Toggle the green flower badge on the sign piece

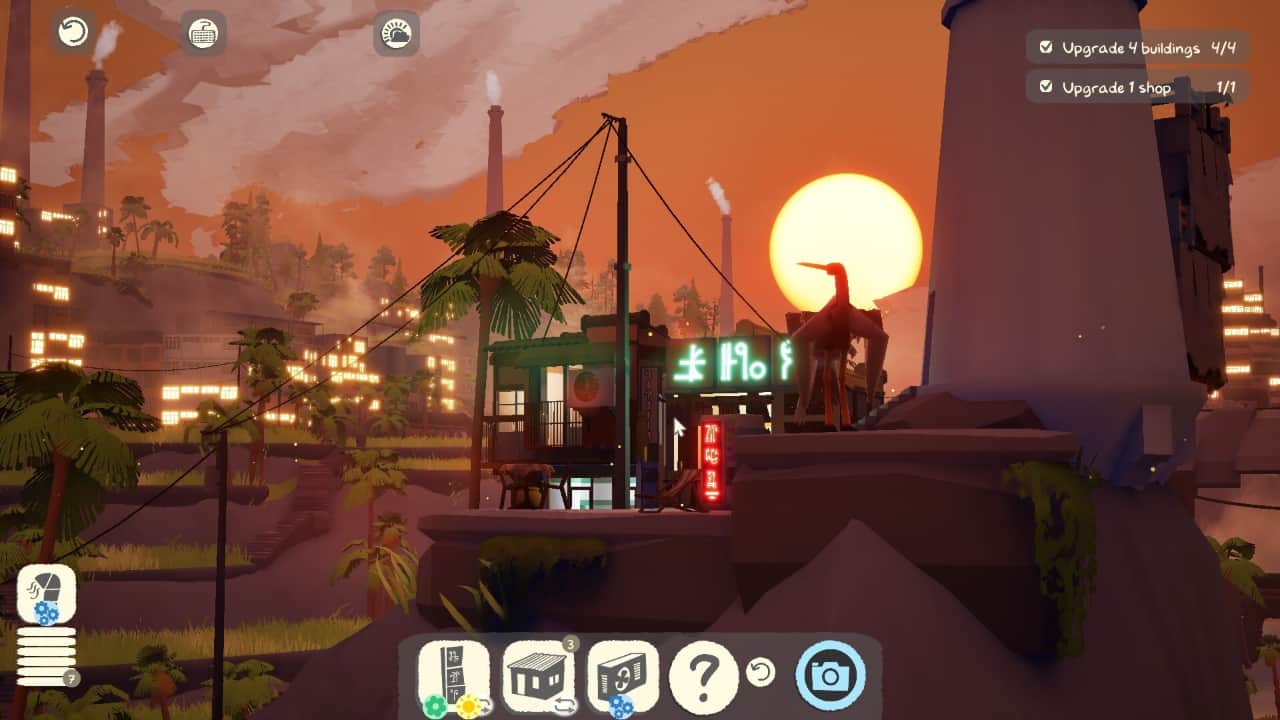tap(434, 704)
